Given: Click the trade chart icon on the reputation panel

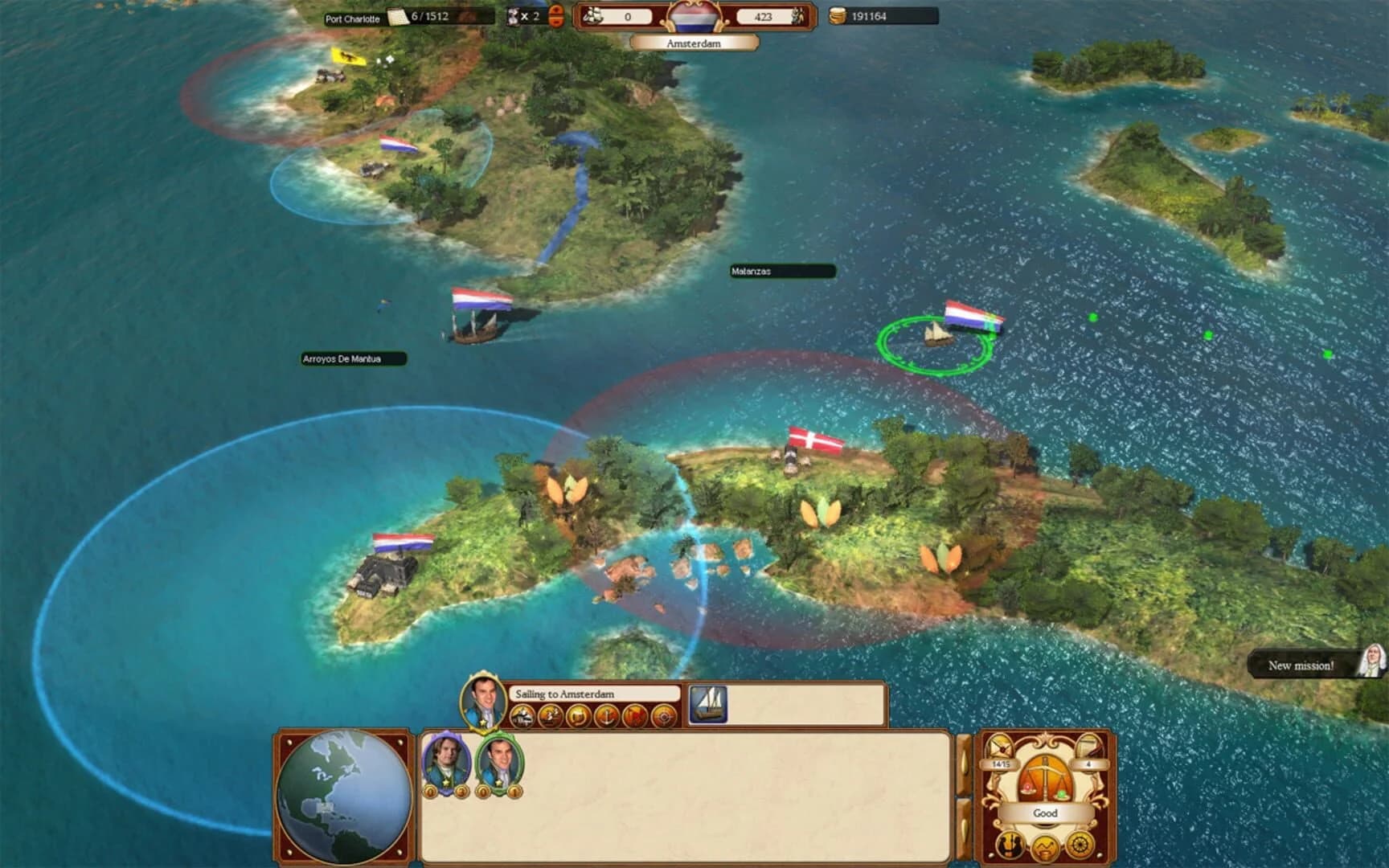Looking at the screenshot, I should (1045, 848).
